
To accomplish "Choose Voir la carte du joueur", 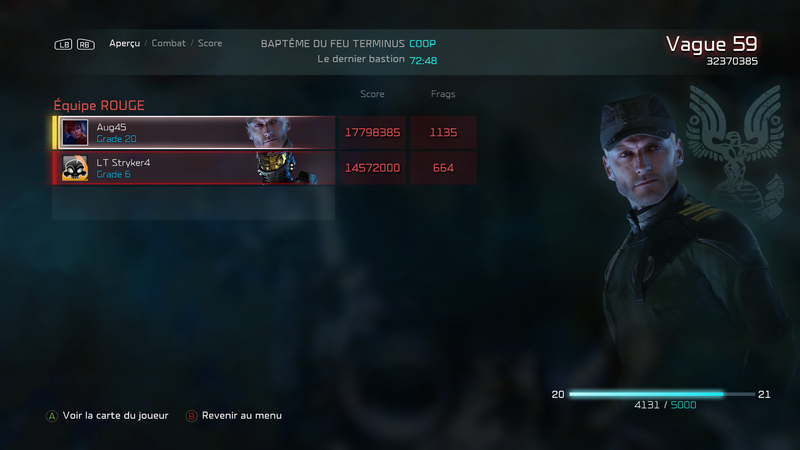I will pos(114,415).
